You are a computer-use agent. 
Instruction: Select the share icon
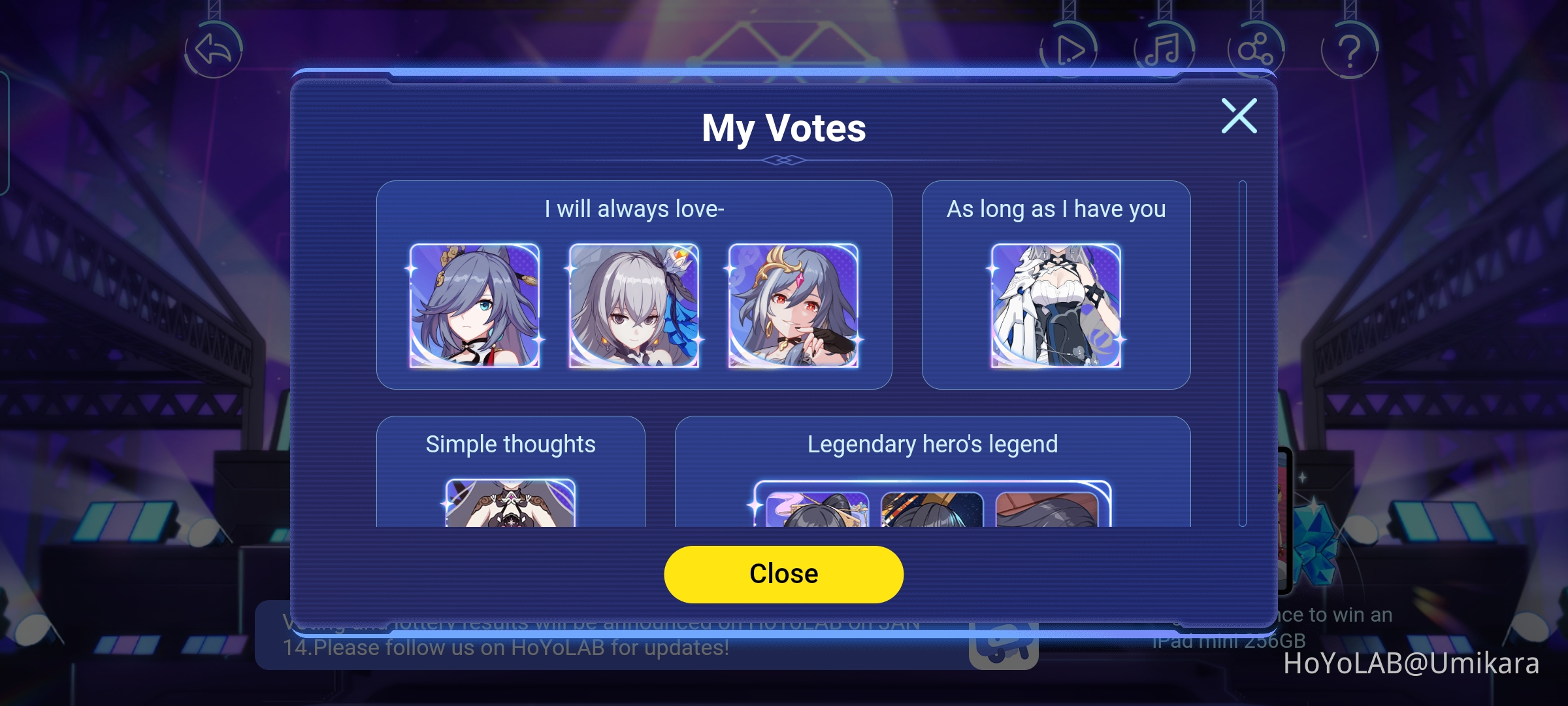[1258, 47]
